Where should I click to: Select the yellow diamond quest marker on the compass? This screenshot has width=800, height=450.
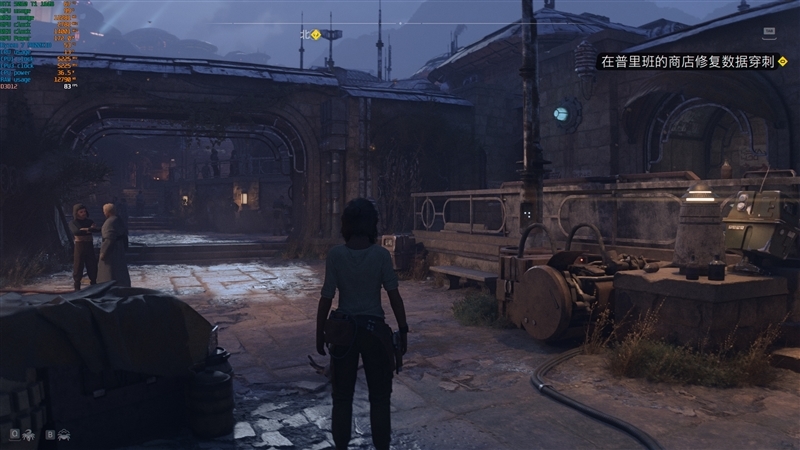click(x=316, y=34)
